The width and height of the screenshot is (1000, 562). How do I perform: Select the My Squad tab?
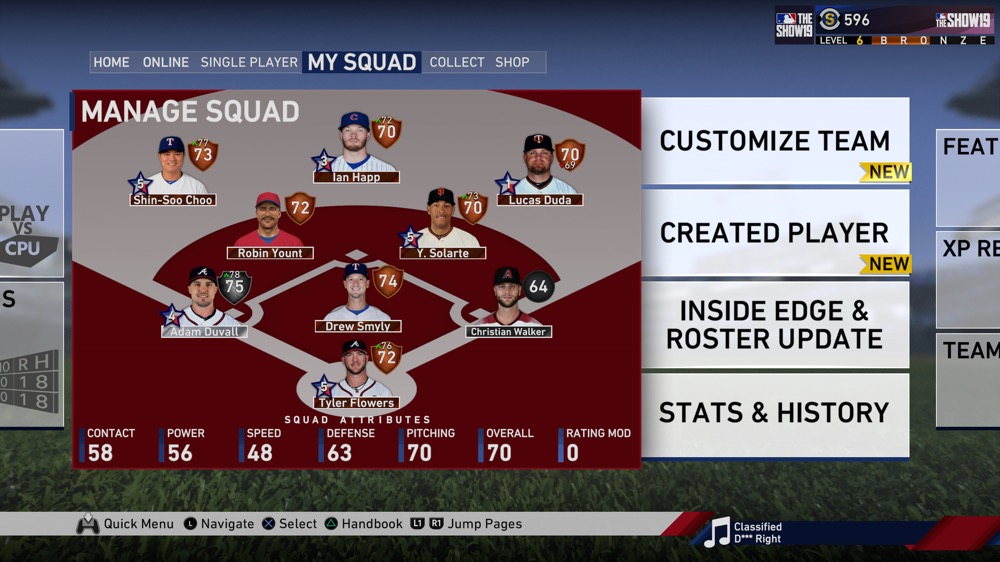(x=362, y=62)
